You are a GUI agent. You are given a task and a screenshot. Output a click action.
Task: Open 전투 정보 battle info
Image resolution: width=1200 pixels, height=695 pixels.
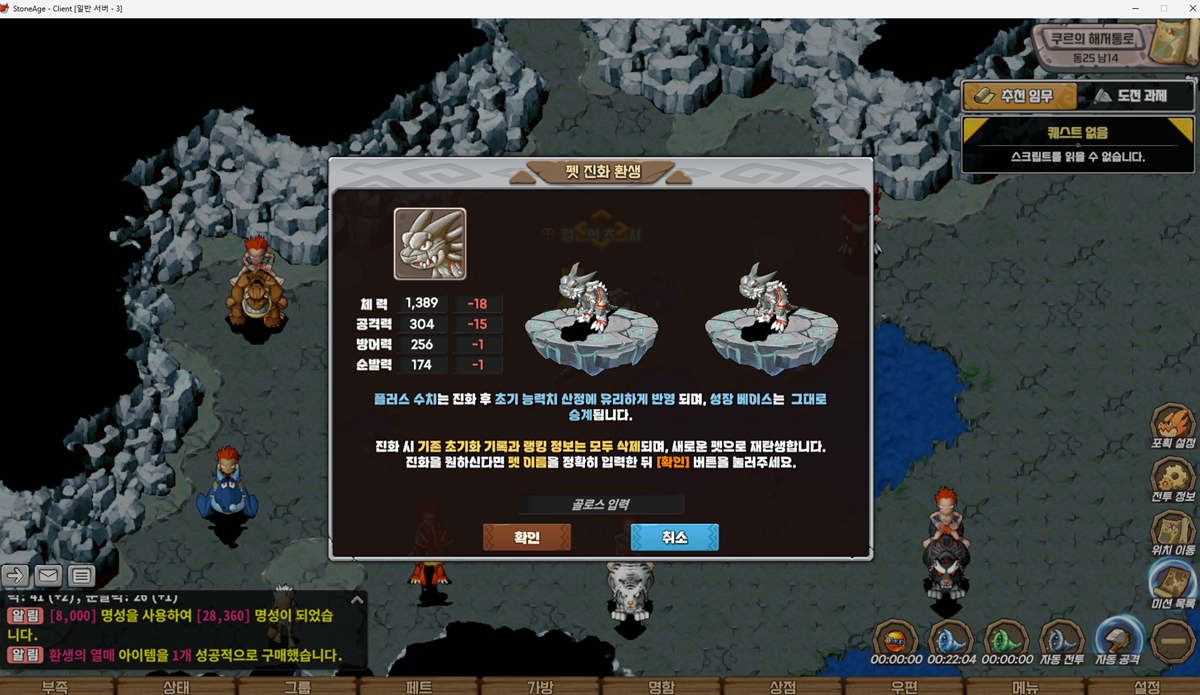click(x=1172, y=482)
